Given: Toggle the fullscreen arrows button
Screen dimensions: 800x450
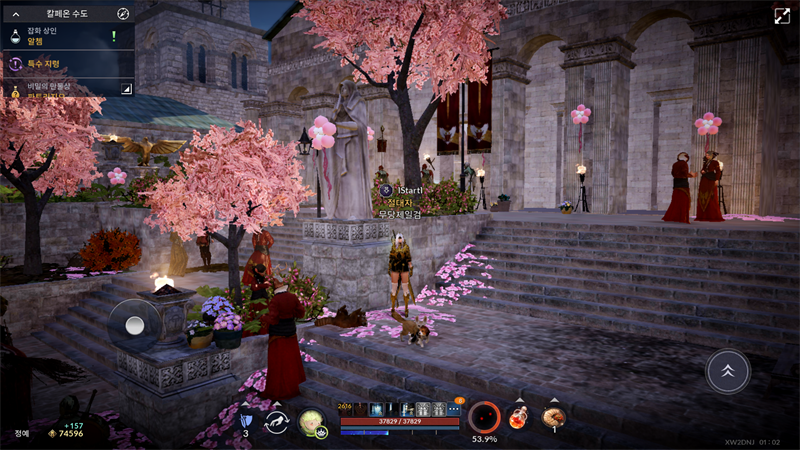Looking at the screenshot, I should [781, 16].
